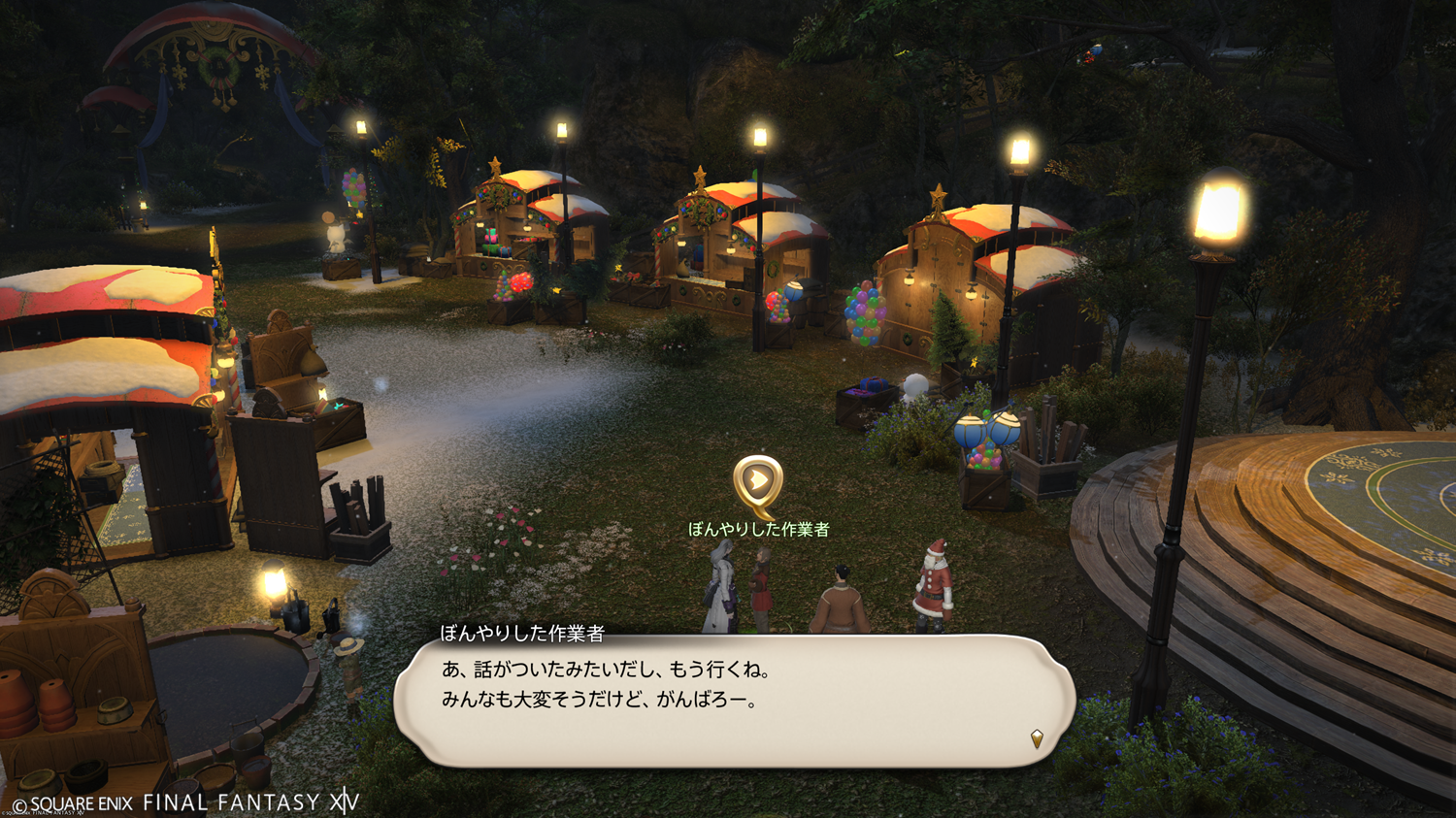Select the gold speech bubble marker above the NPC
The width and height of the screenshot is (1456, 818).
click(x=758, y=483)
